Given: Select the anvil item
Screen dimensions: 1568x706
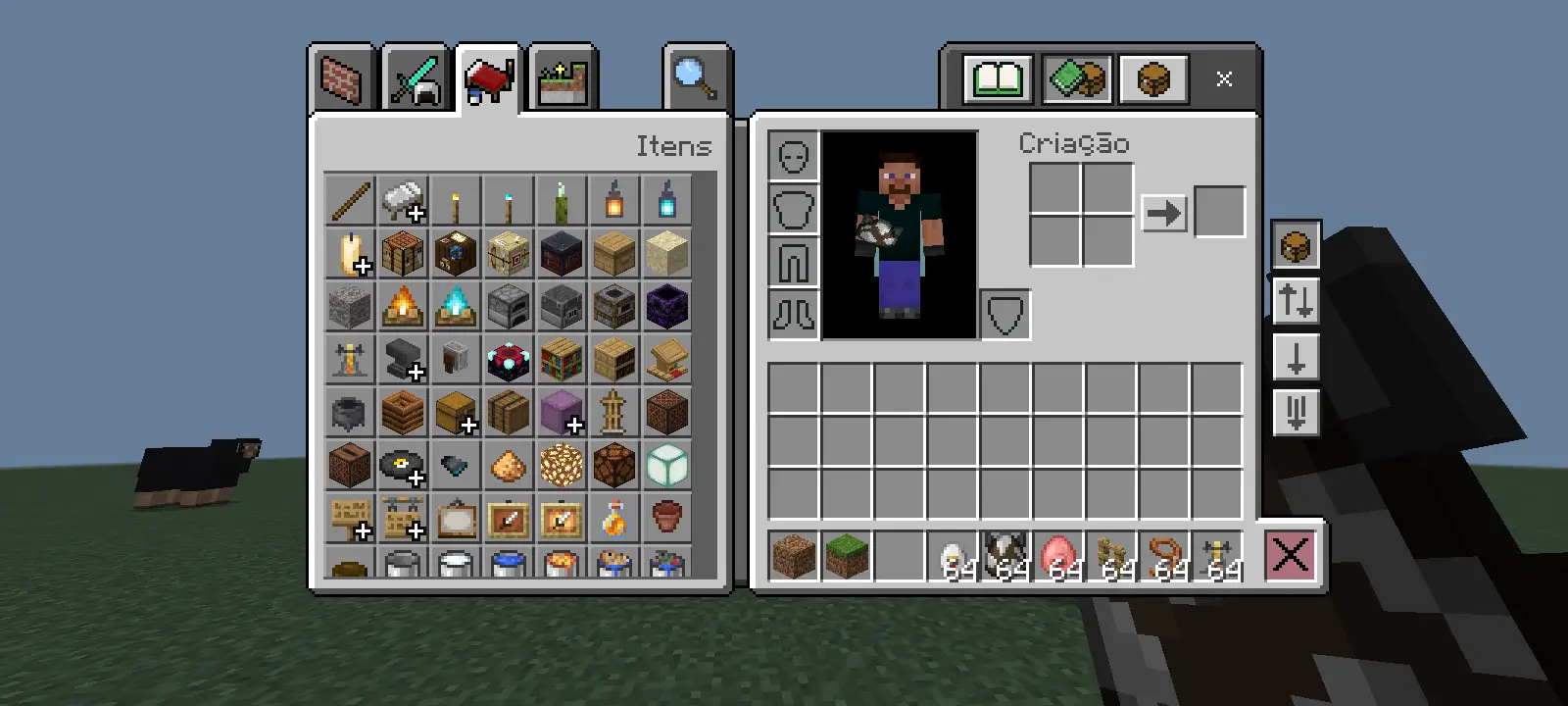Looking at the screenshot, I should tap(403, 359).
